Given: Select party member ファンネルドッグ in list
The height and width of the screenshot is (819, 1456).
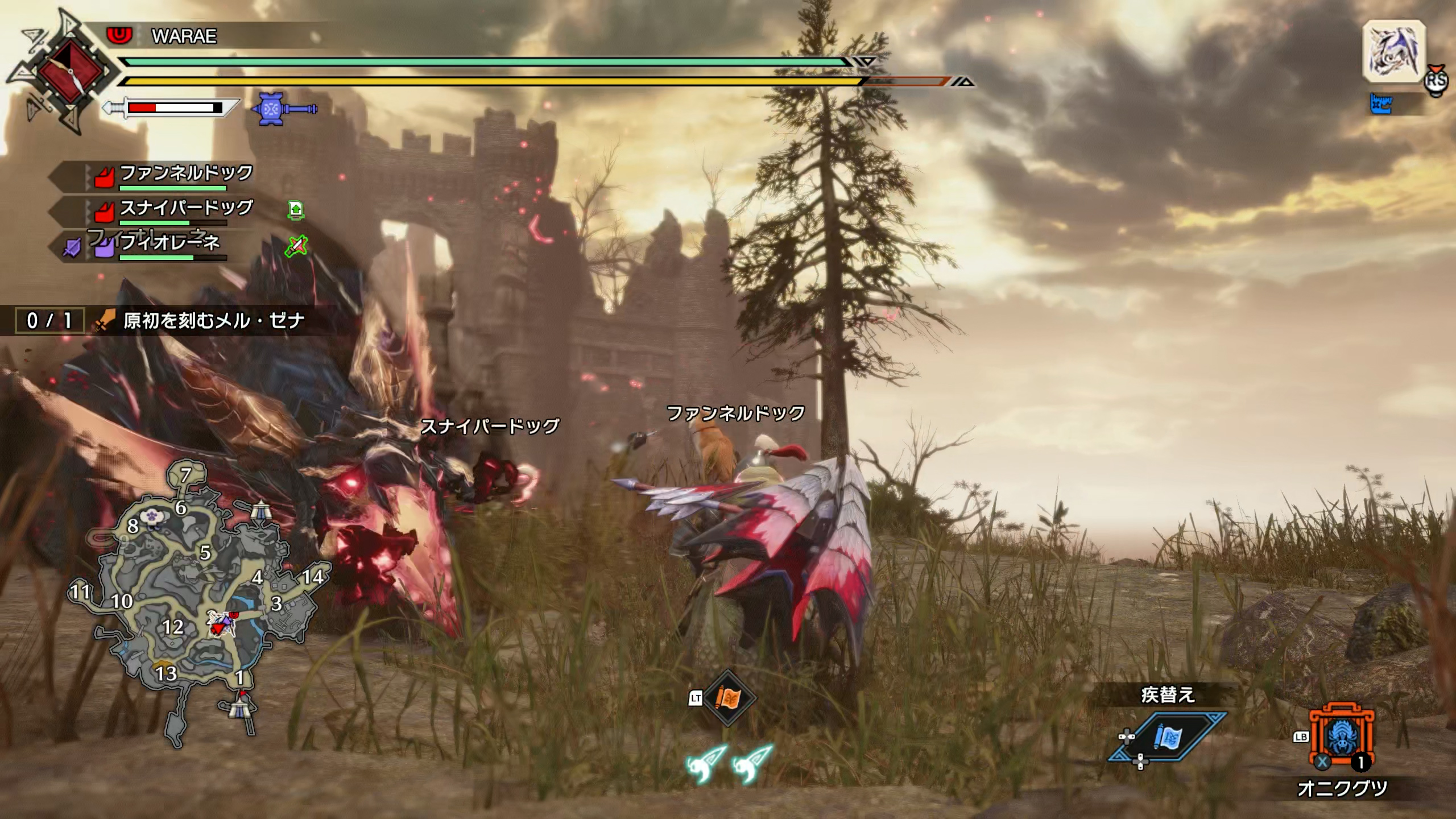Looking at the screenshot, I should [x=185, y=173].
